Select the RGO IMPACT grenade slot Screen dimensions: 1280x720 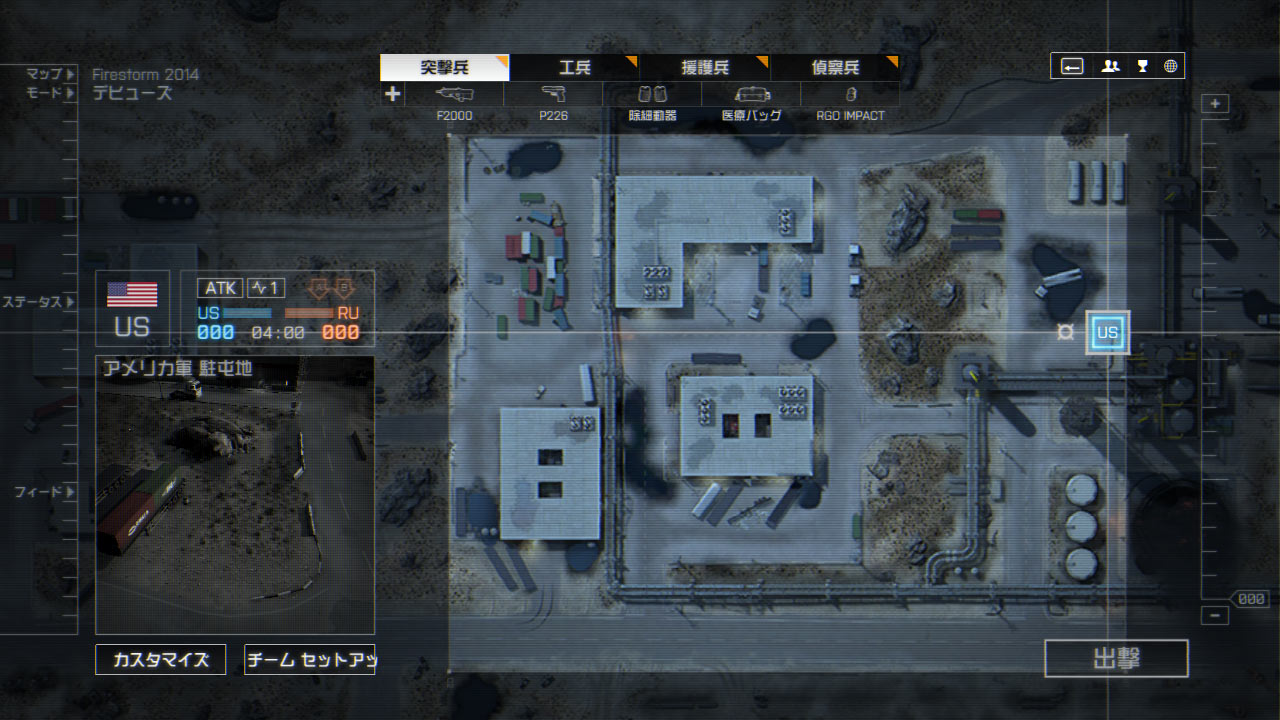850,102
